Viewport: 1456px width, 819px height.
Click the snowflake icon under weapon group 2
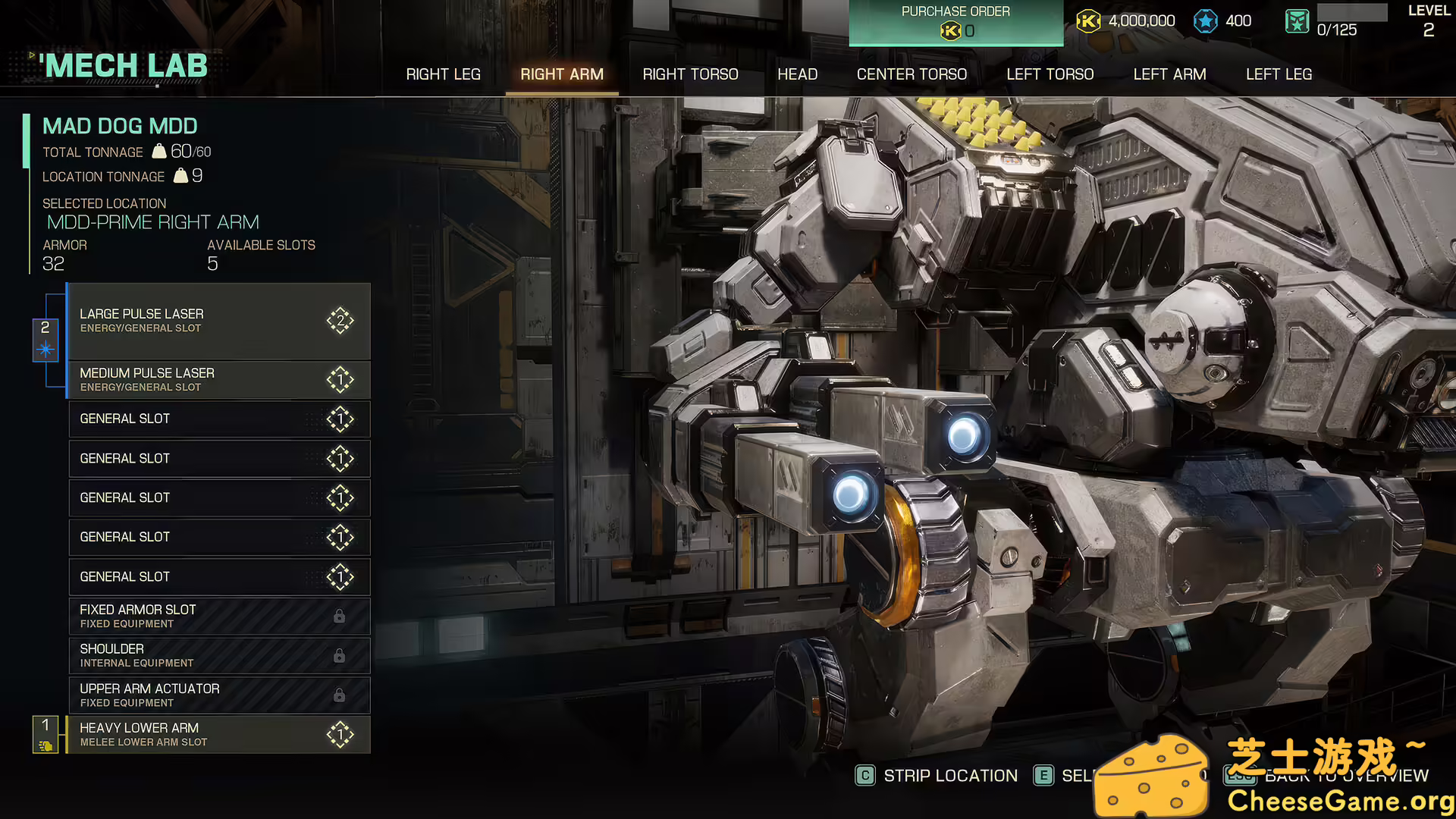click(45, 348)
